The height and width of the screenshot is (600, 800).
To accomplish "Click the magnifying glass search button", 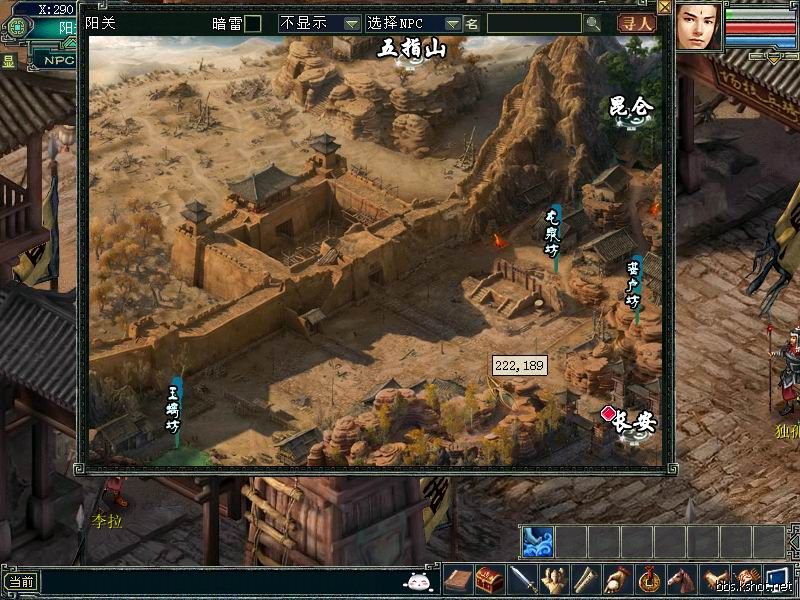I will tap(593, 23).
